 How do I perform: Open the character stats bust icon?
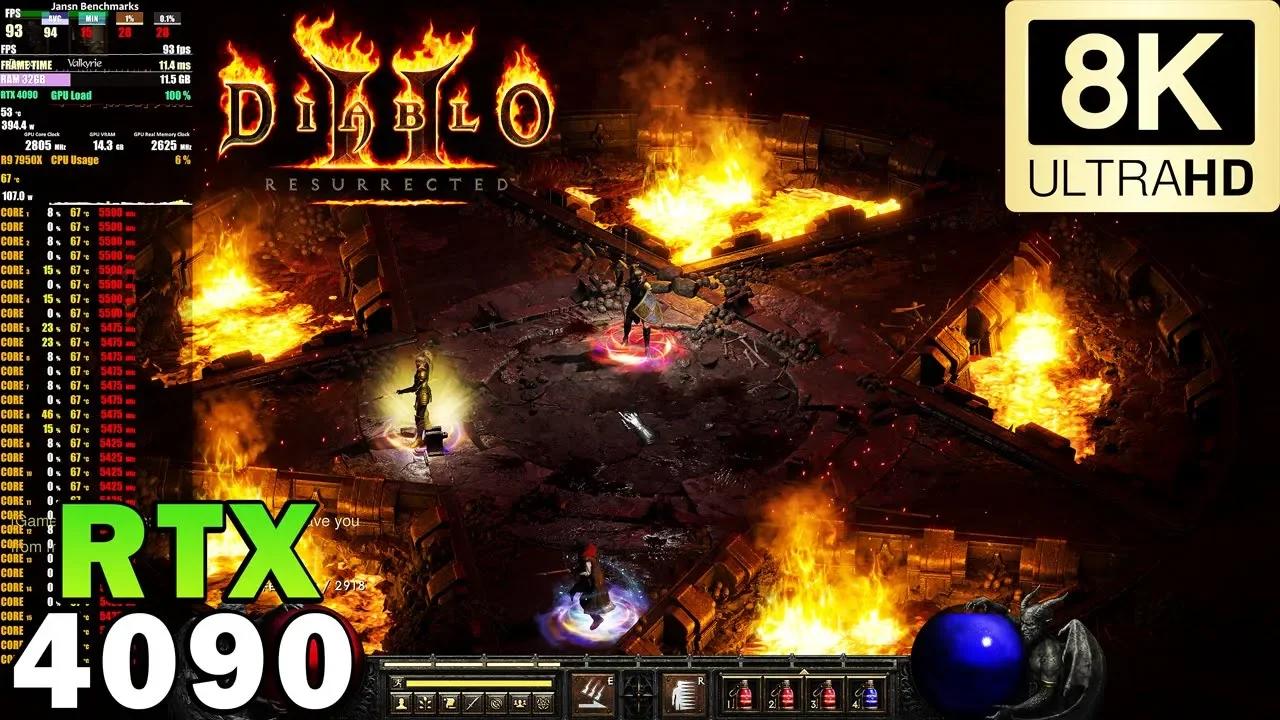pyautogui.click(x=399, y=700)
